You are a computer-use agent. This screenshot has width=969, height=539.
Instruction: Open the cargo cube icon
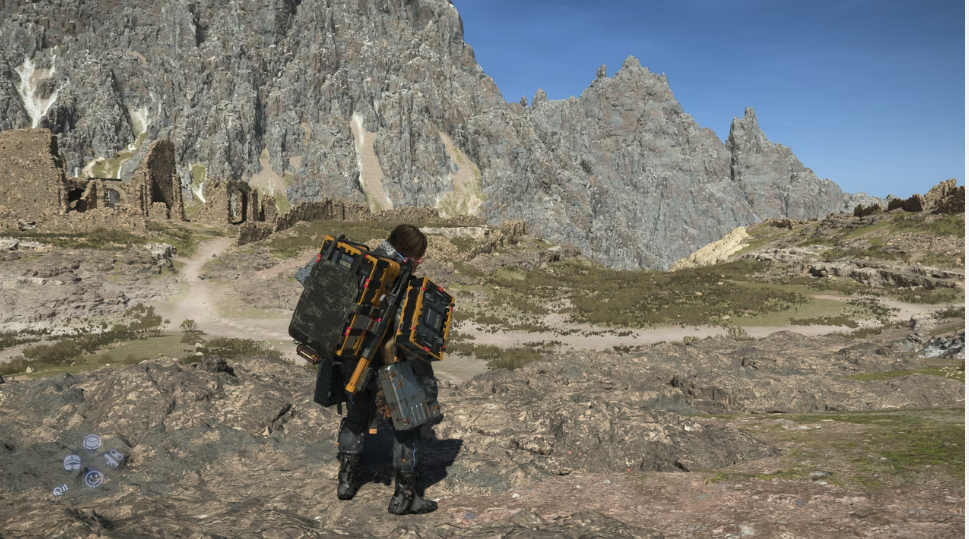point(92,442)
